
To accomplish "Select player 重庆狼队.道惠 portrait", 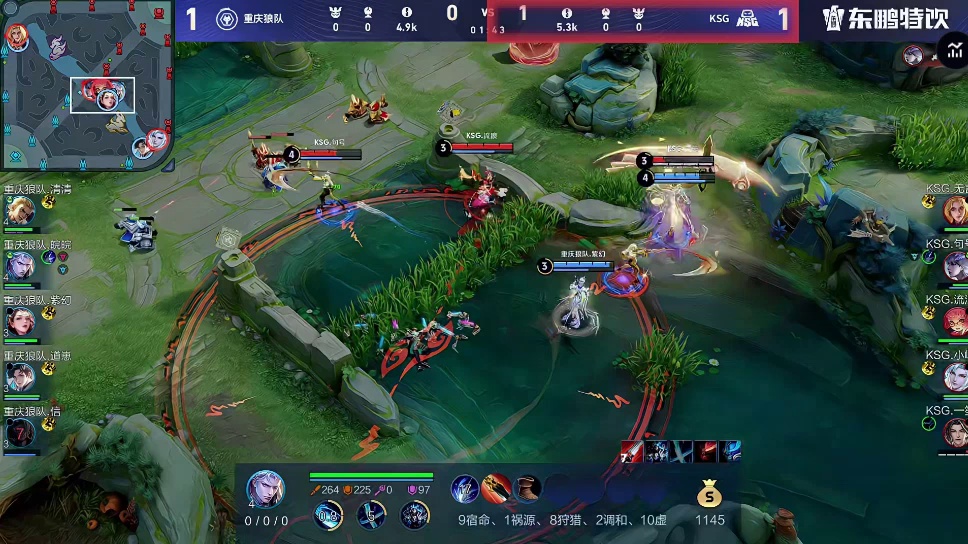I will tap(20, 377).
